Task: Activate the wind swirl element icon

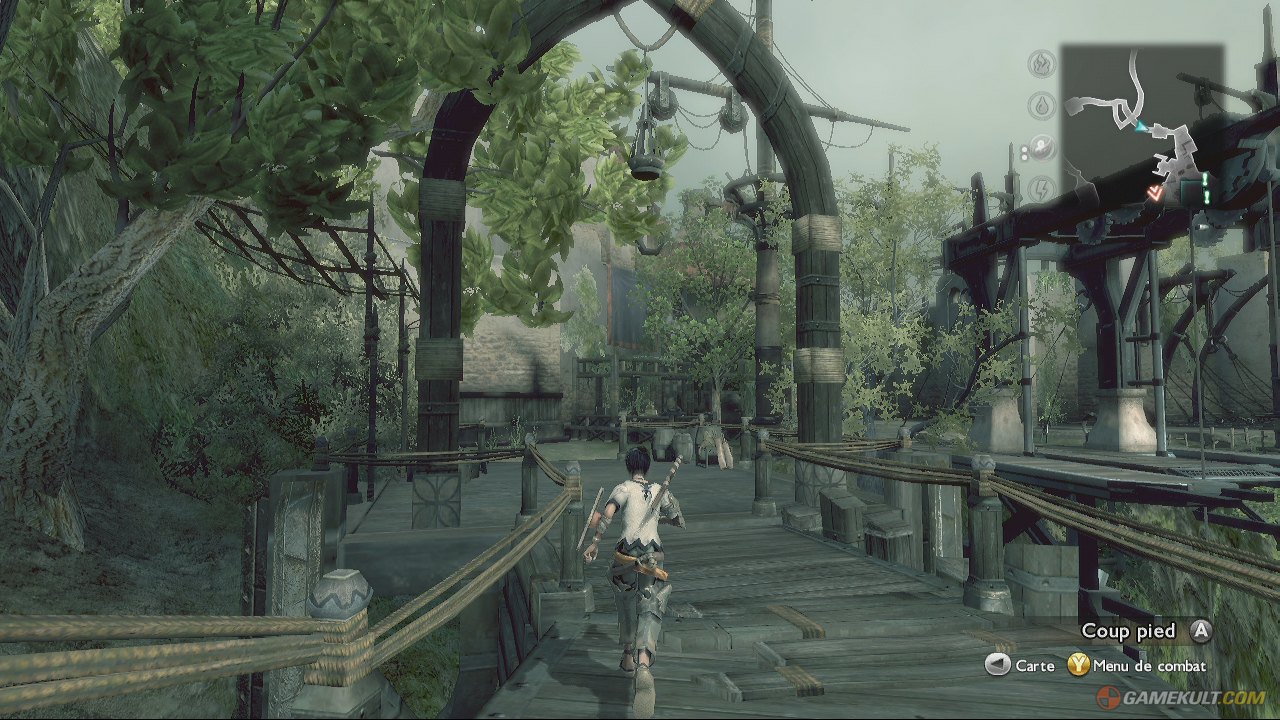Action: tap(1042, 148)
